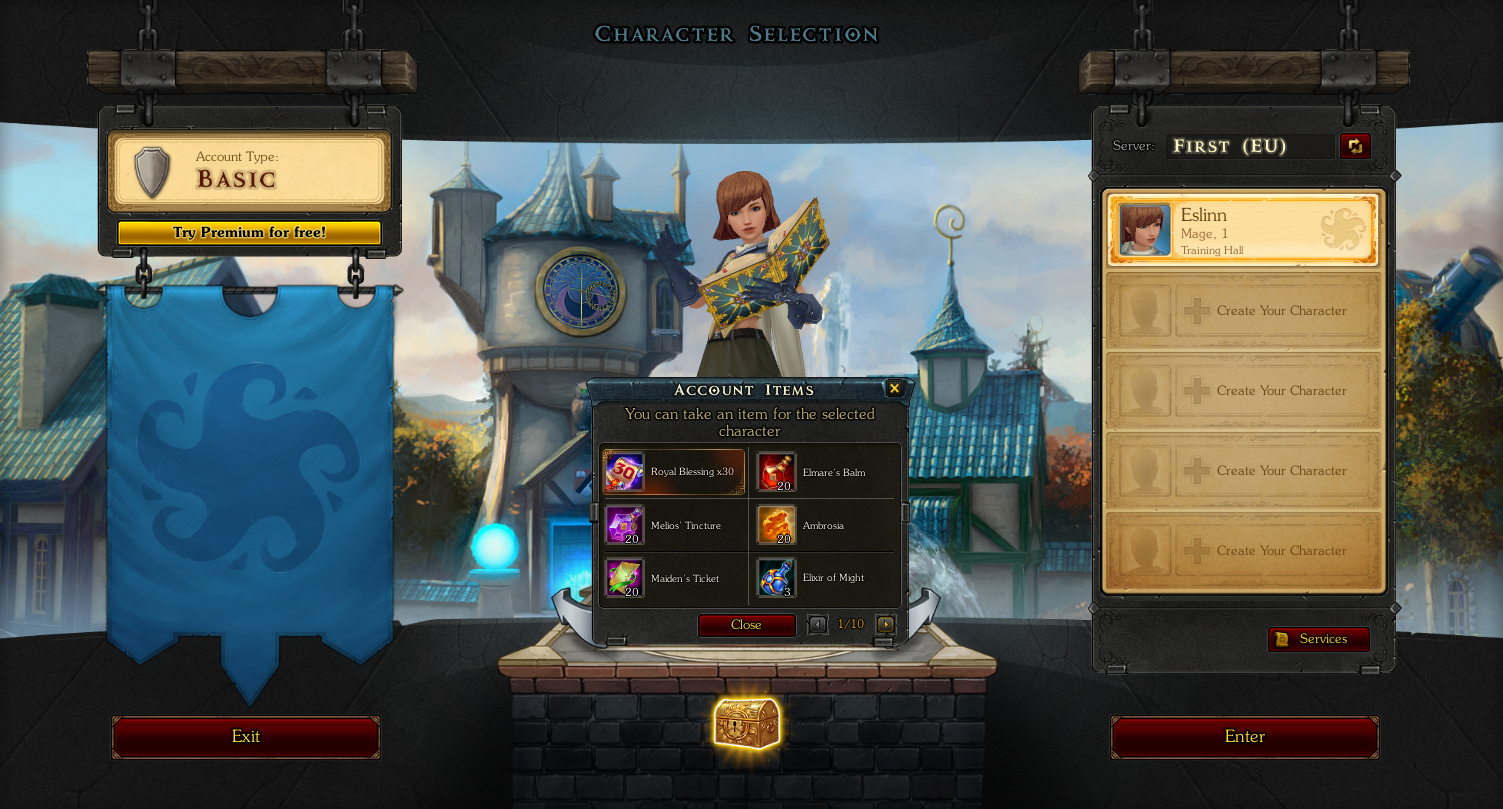Select the Elmare's Balm item icon

point(775,470)
